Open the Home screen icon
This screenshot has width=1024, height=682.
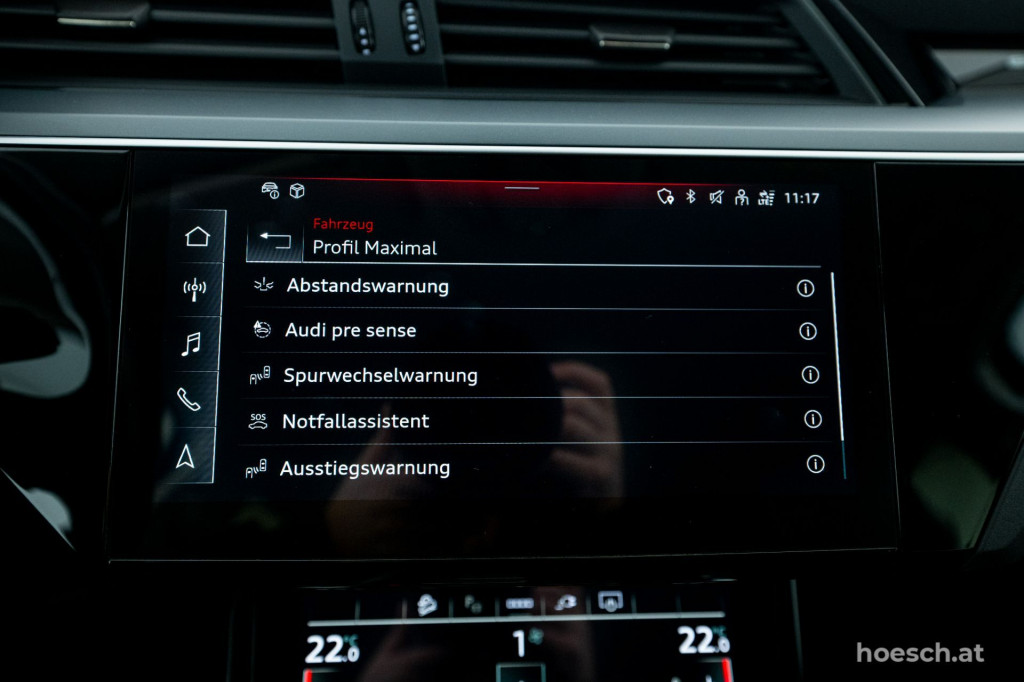(x=197, y=237)
